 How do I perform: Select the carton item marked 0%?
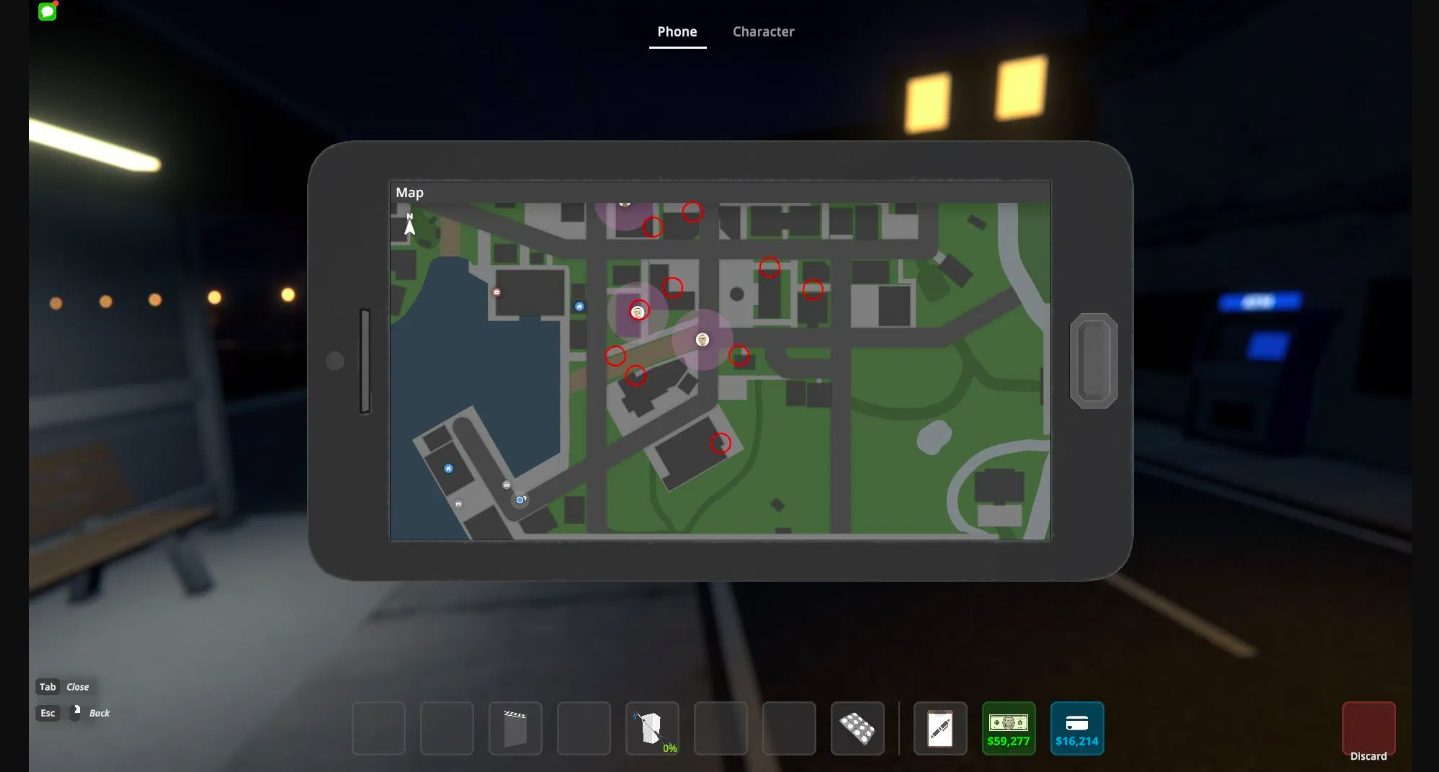point(652,728)
